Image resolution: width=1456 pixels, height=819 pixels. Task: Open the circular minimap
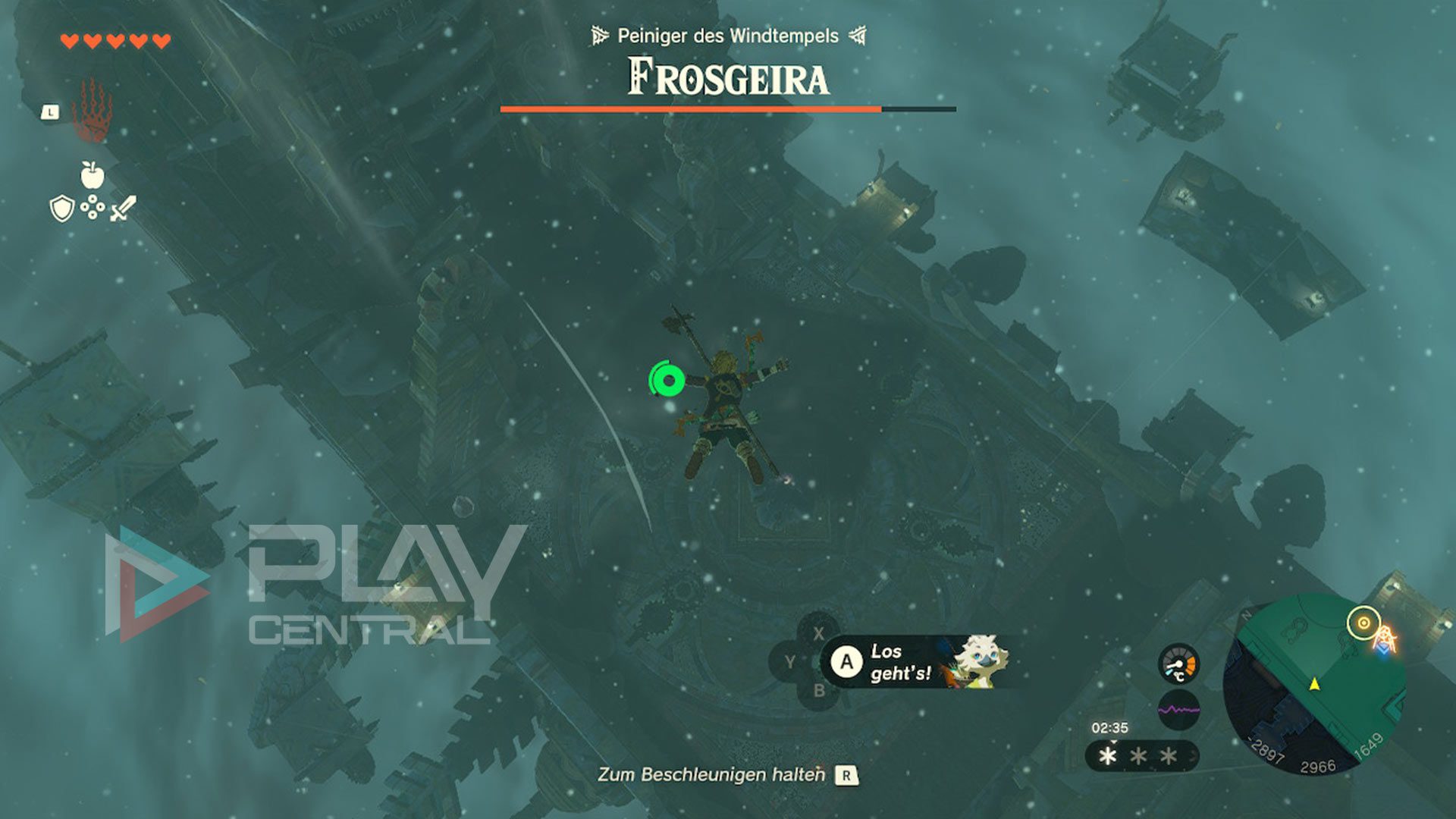[x=1314, y=685]
